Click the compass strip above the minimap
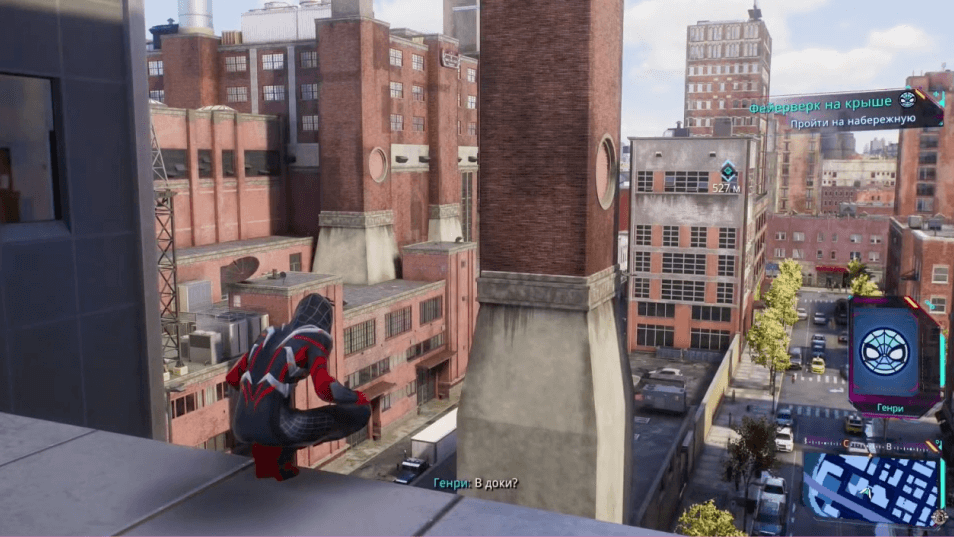This screenshot has width=954, height=537. (872, 444)
